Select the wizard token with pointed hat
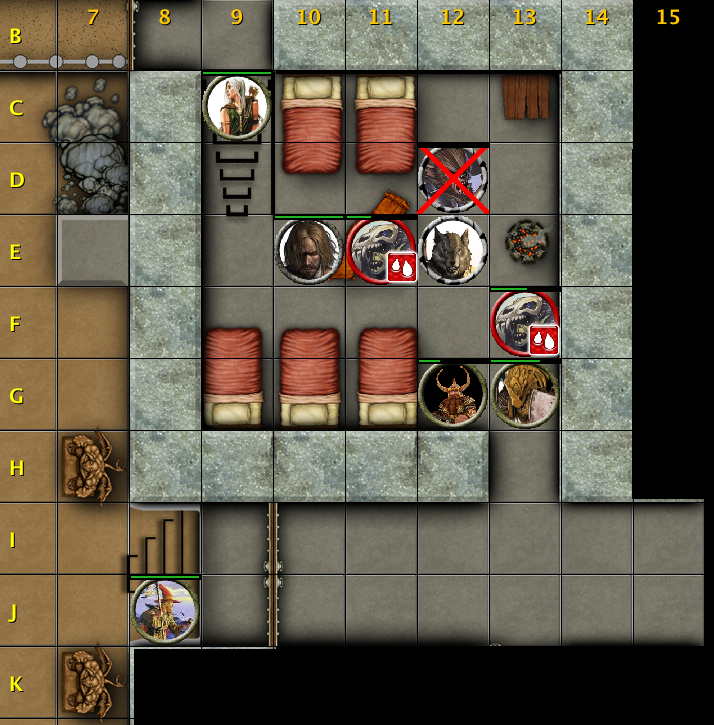 coord(165,610)
